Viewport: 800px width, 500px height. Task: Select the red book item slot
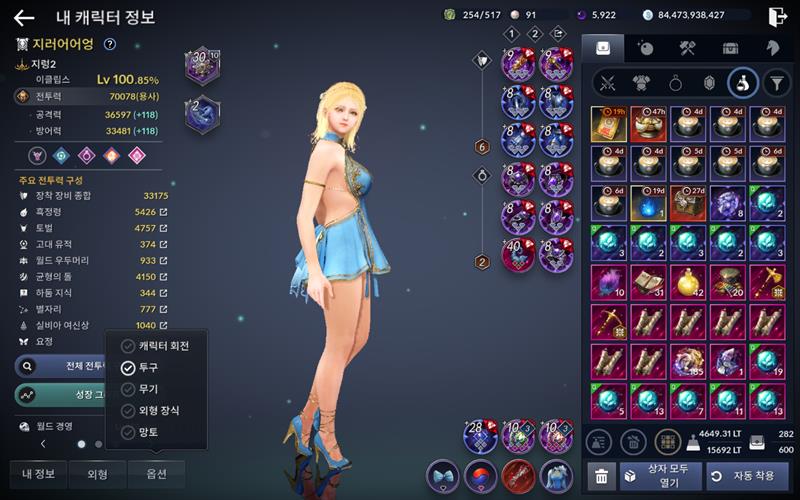608,123
